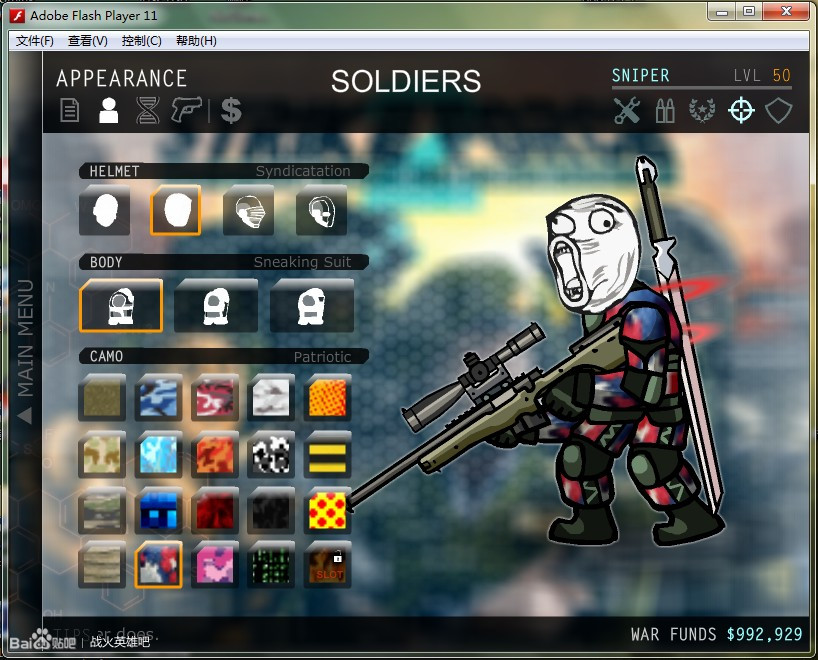The height and width of the screenshot is (660, 818).
Task: Choose the twin bullets class icon
Action: (665, 110)
